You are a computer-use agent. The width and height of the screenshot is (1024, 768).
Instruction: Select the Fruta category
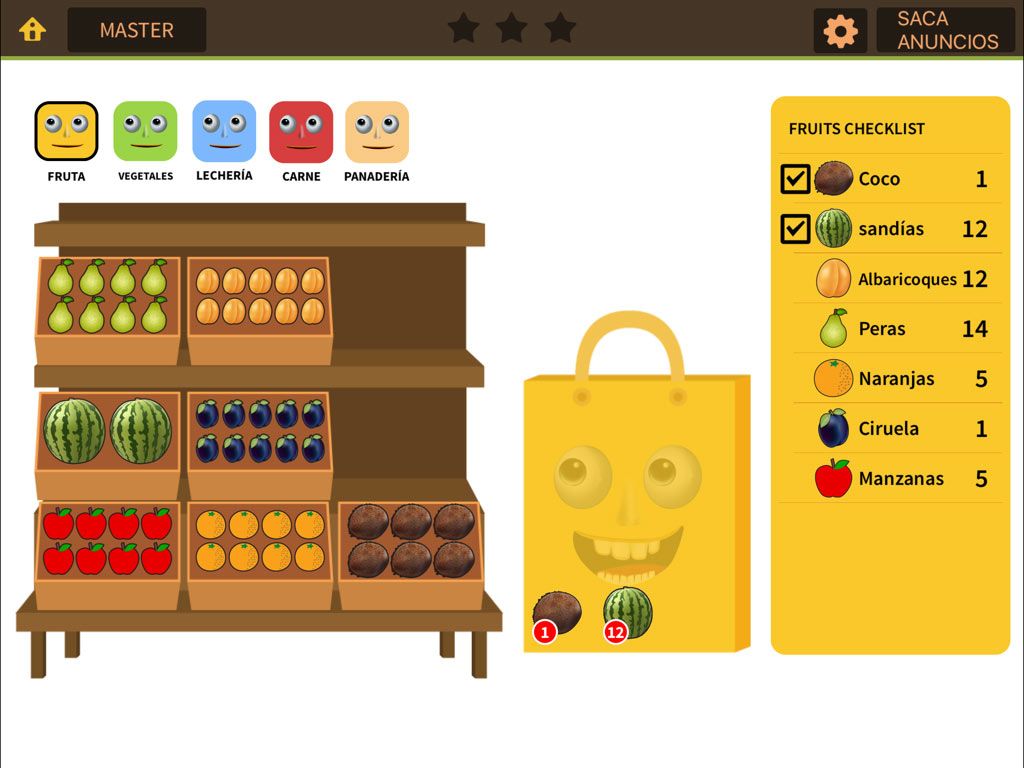[67, 132]
